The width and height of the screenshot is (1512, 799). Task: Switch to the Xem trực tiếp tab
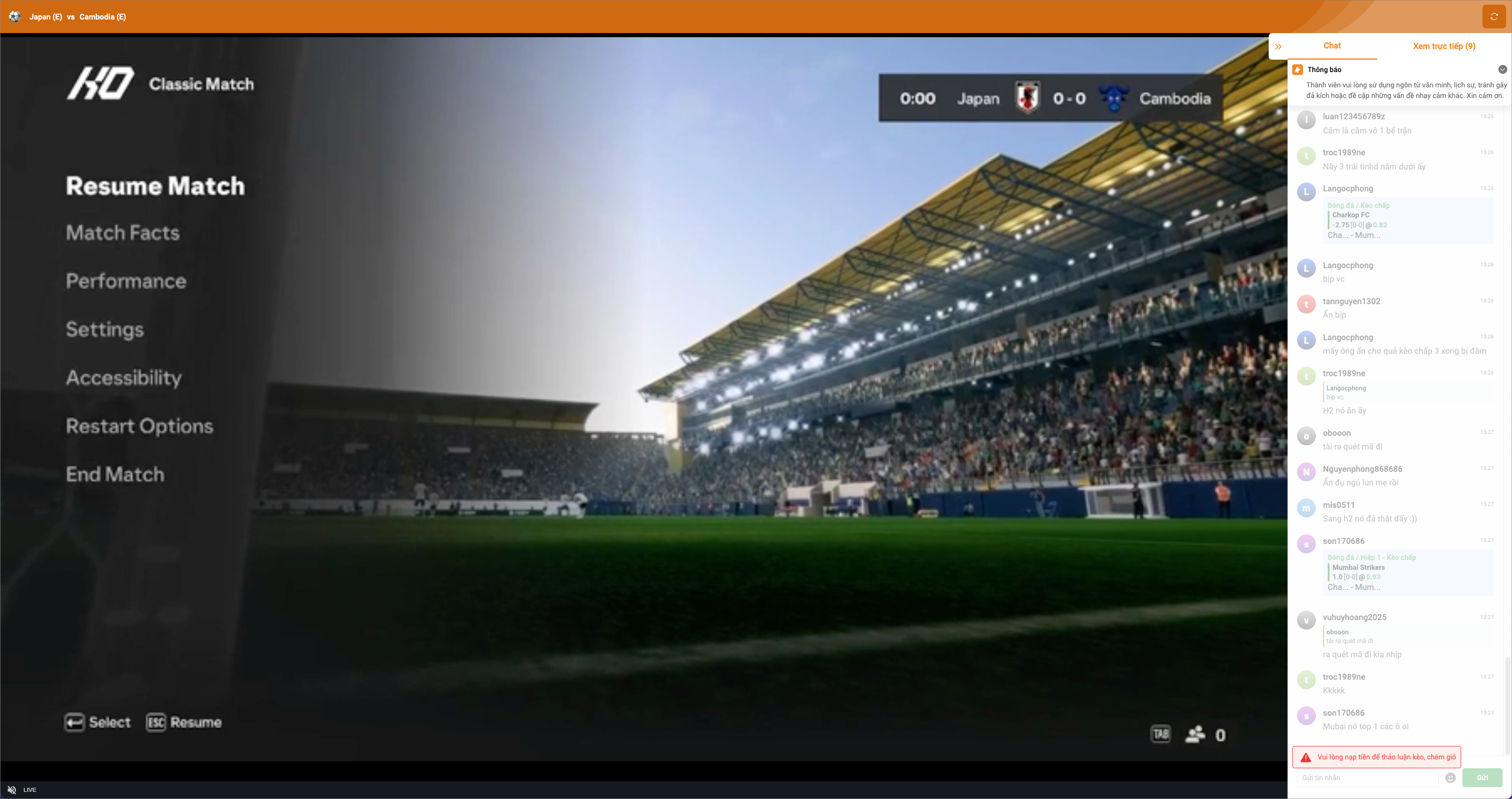point(1443,46)
